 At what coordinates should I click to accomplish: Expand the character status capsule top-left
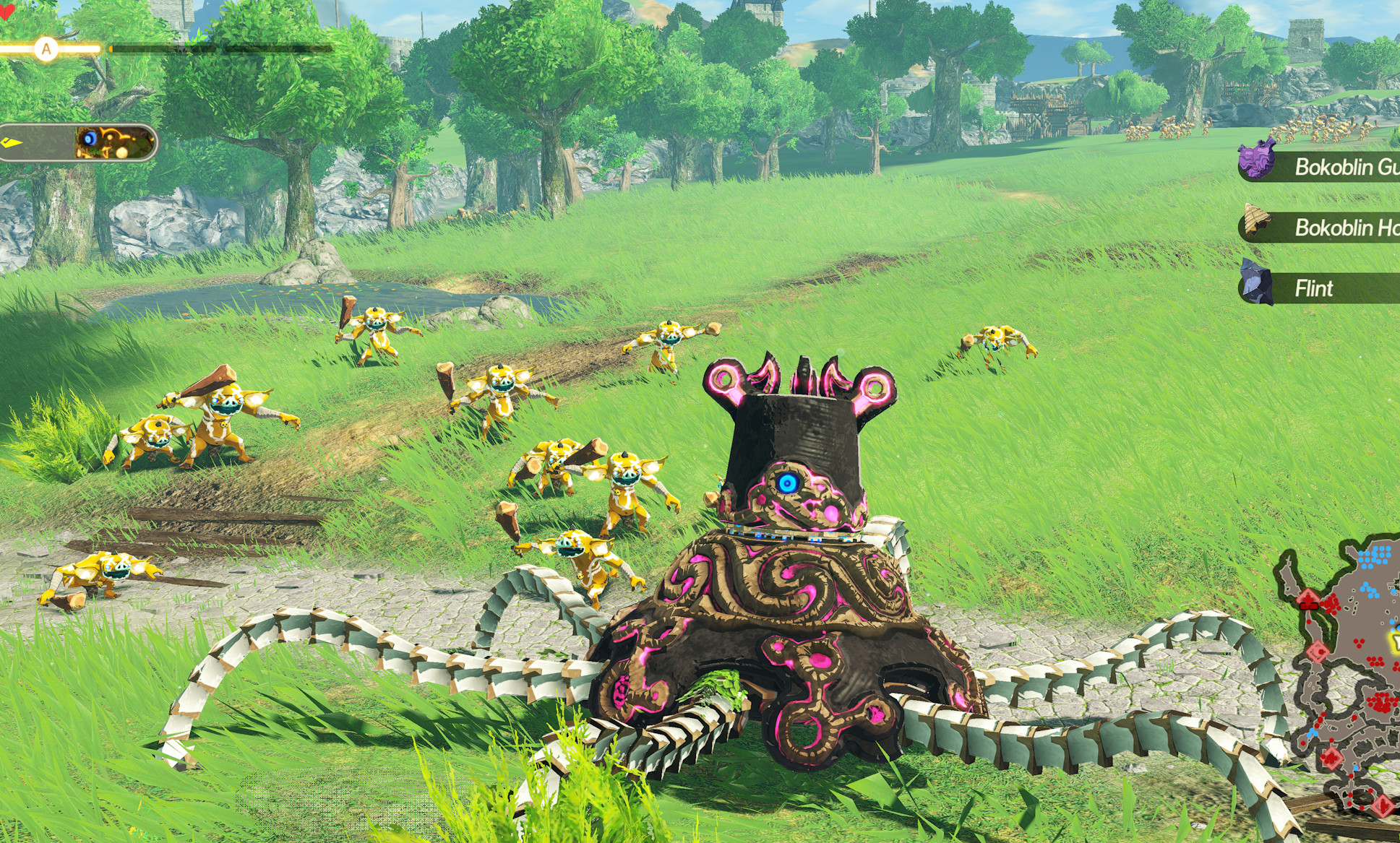coord(80,142)
